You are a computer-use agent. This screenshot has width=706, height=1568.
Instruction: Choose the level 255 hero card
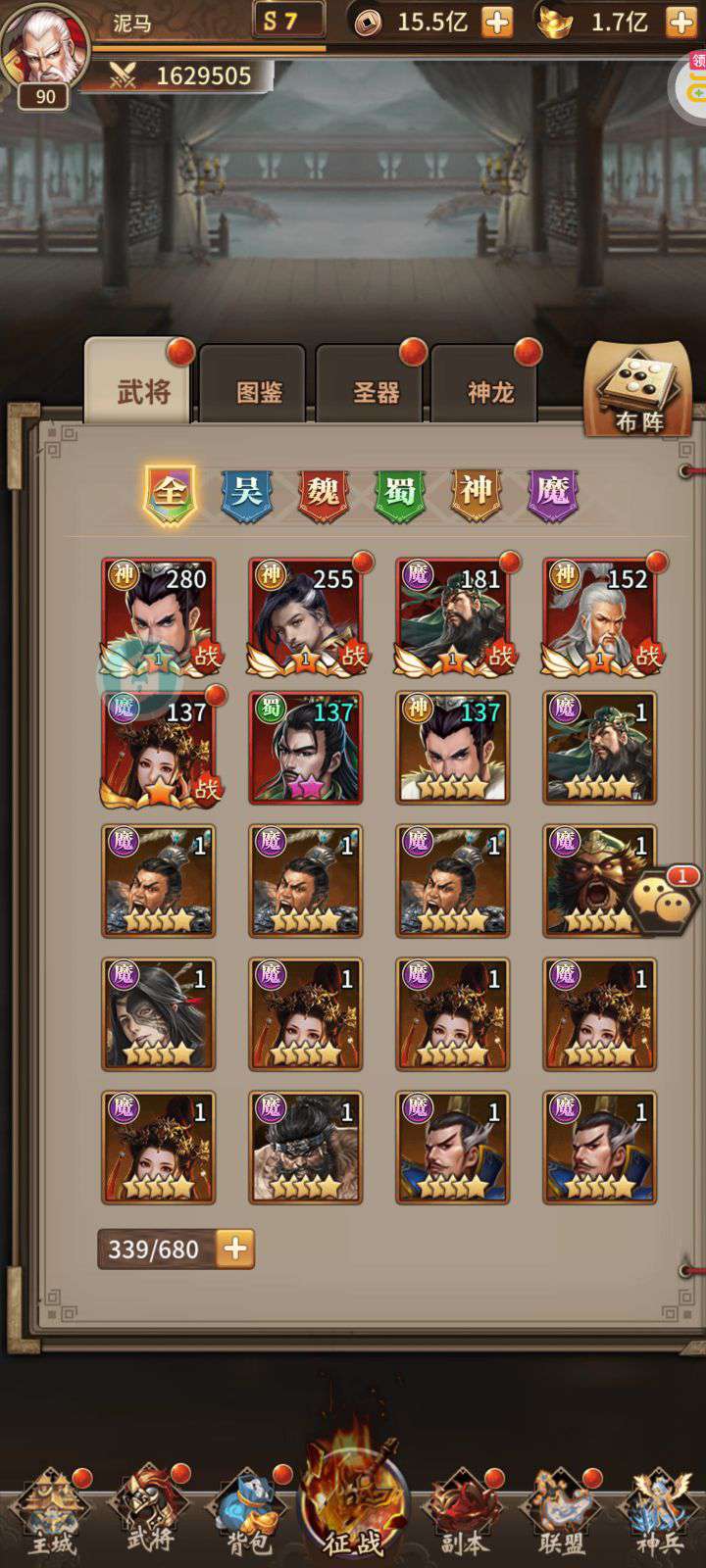[306, 616]
